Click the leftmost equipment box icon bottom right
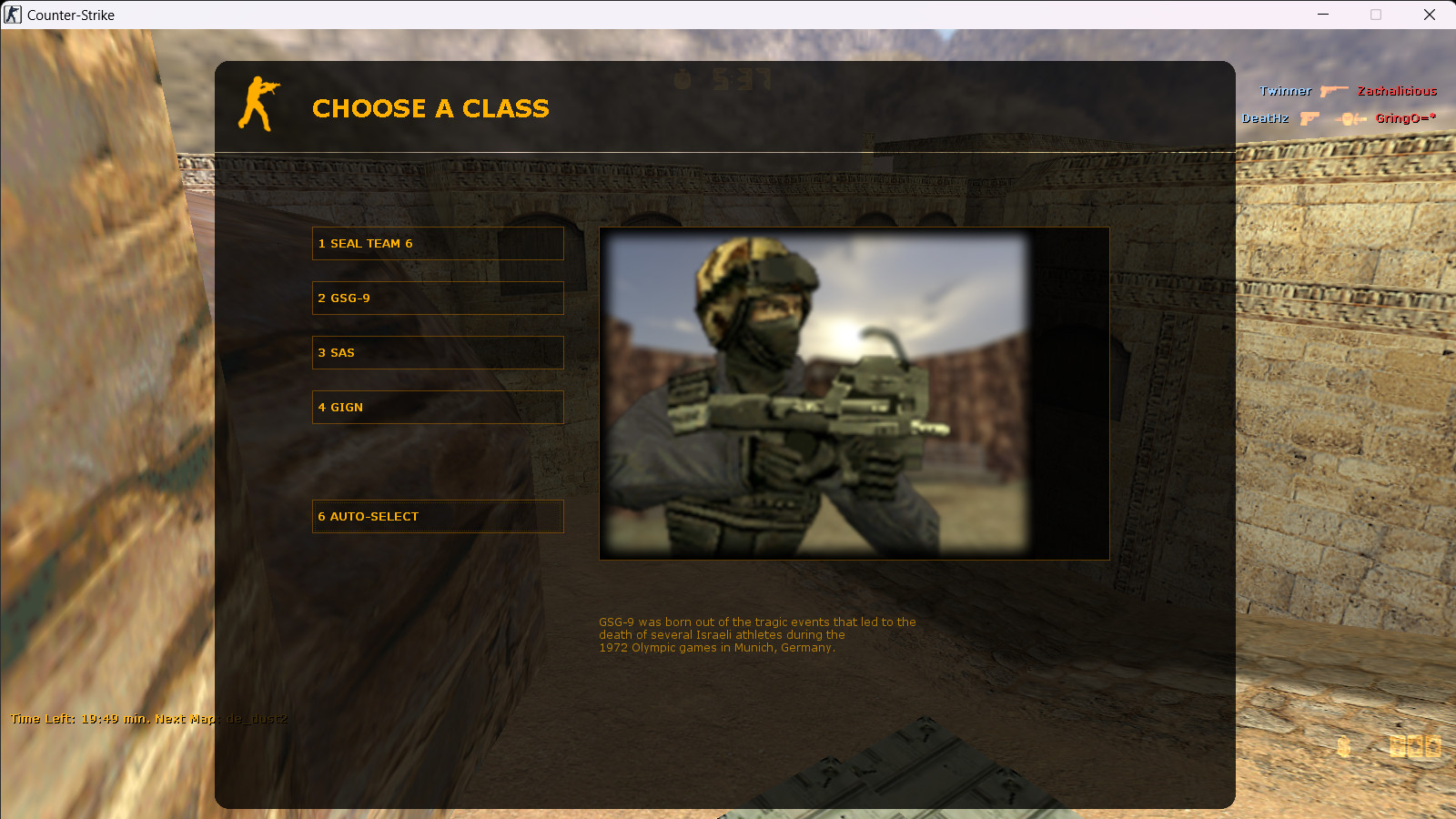The width and height of the screenshot is (1456, 819). [1398, 746]
